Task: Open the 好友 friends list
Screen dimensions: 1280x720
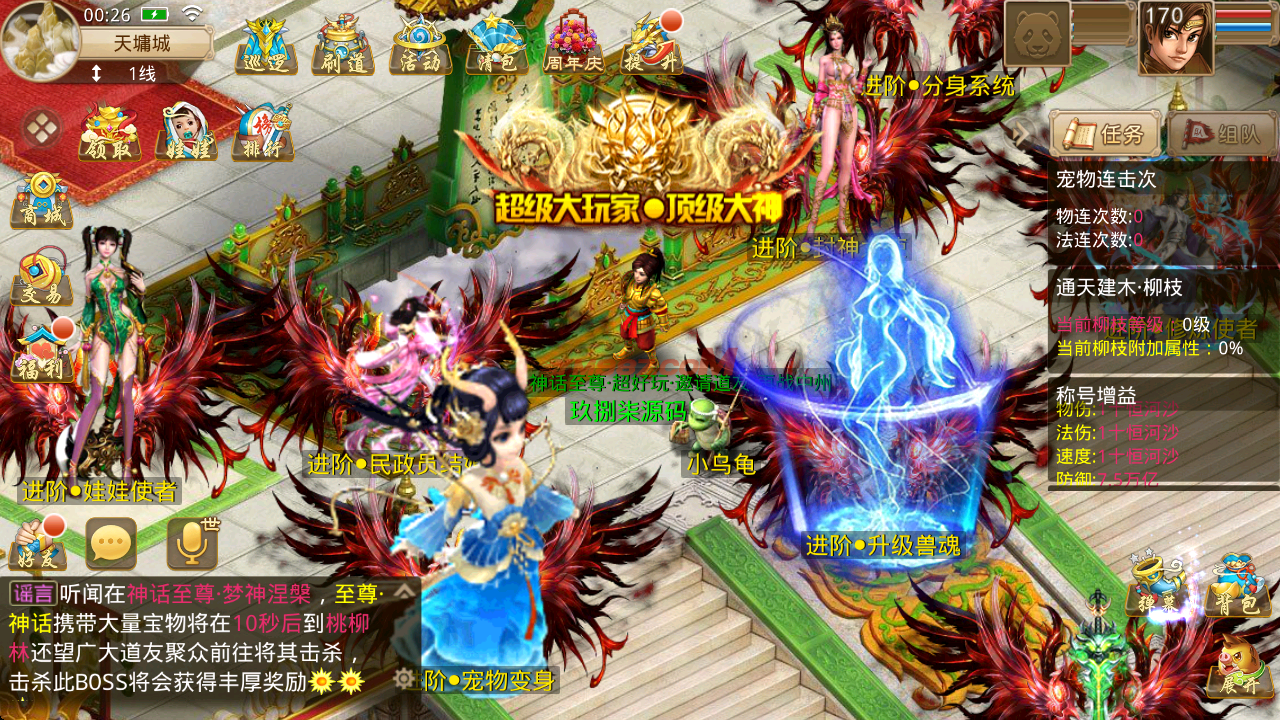Action: [x=37, y=544]
